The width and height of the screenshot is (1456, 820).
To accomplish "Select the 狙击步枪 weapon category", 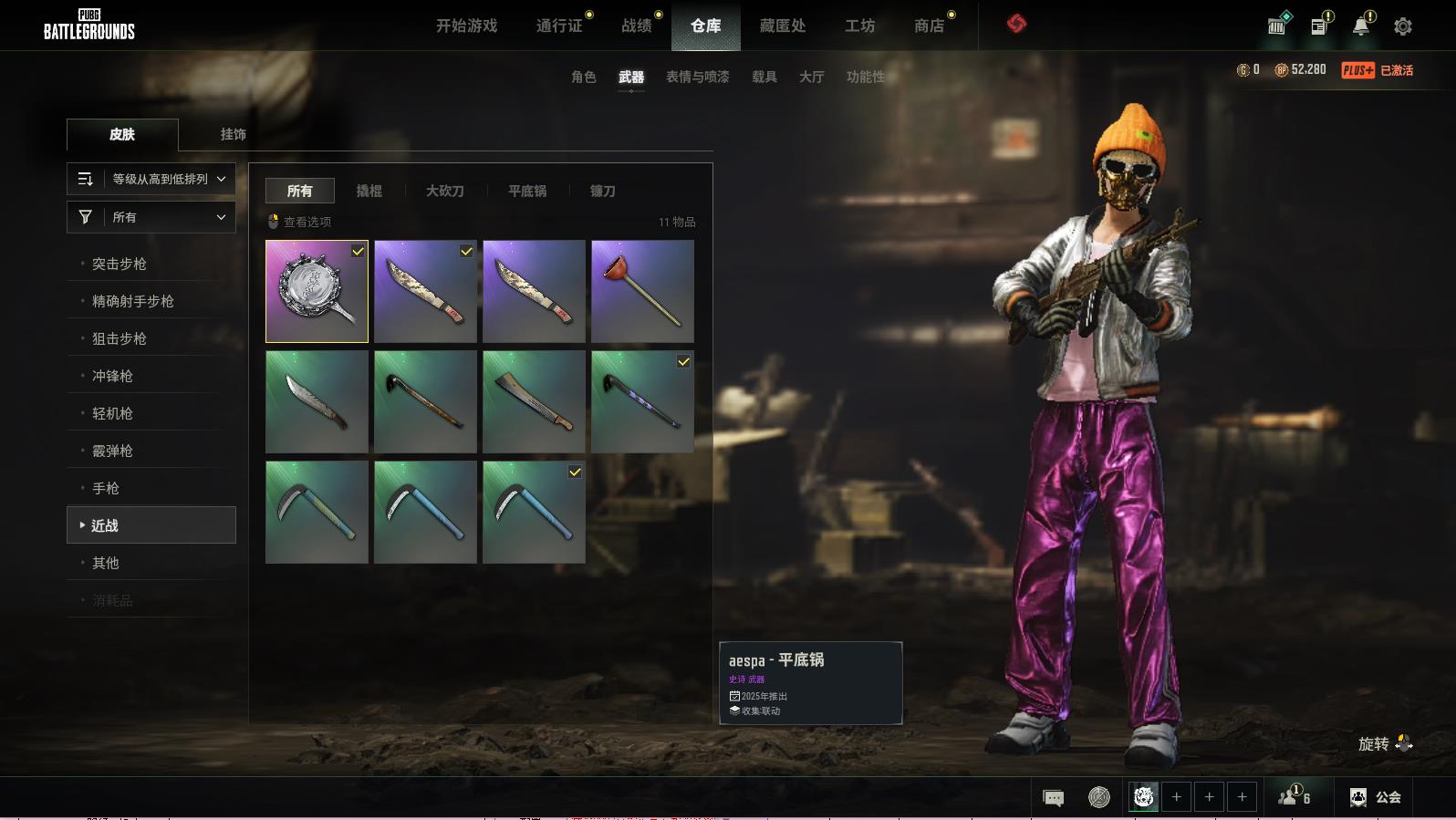I will pos(120,338).
